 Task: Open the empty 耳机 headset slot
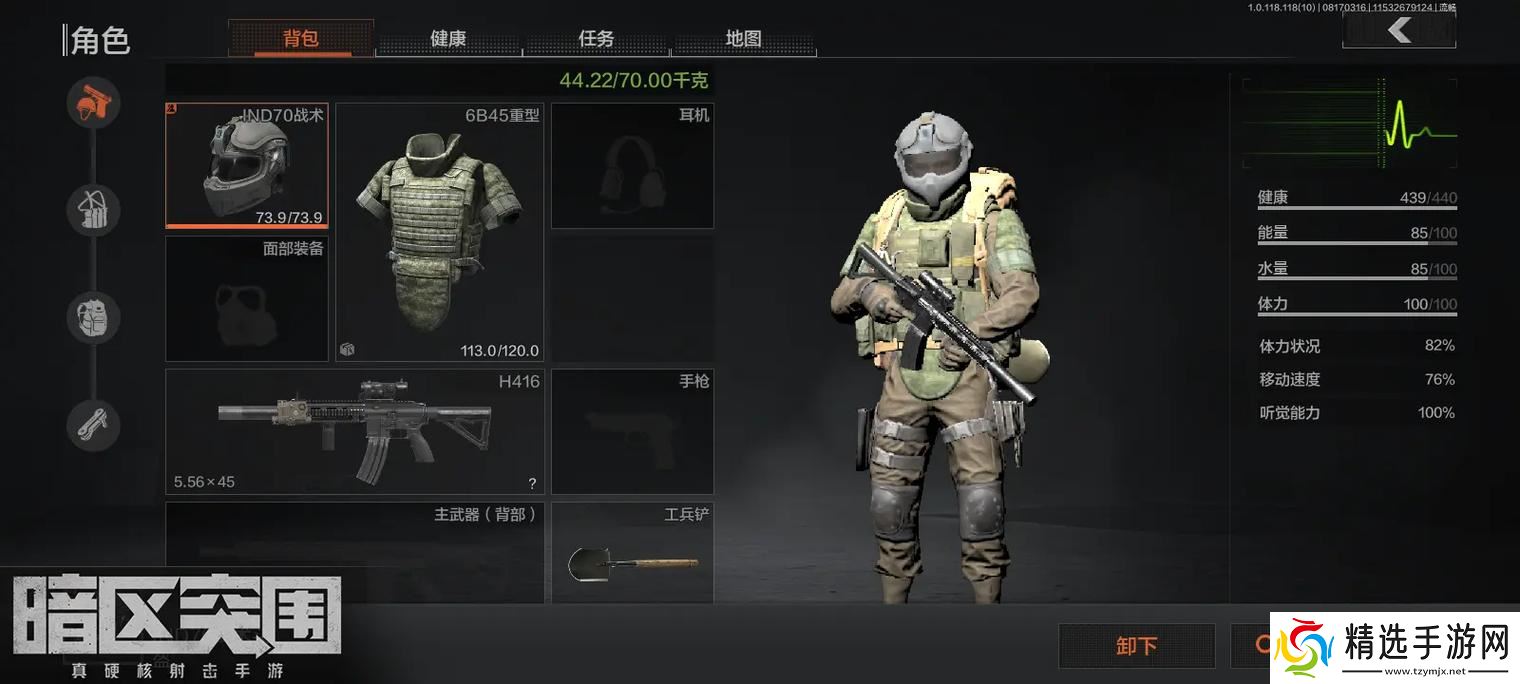(x=632, y=166)
